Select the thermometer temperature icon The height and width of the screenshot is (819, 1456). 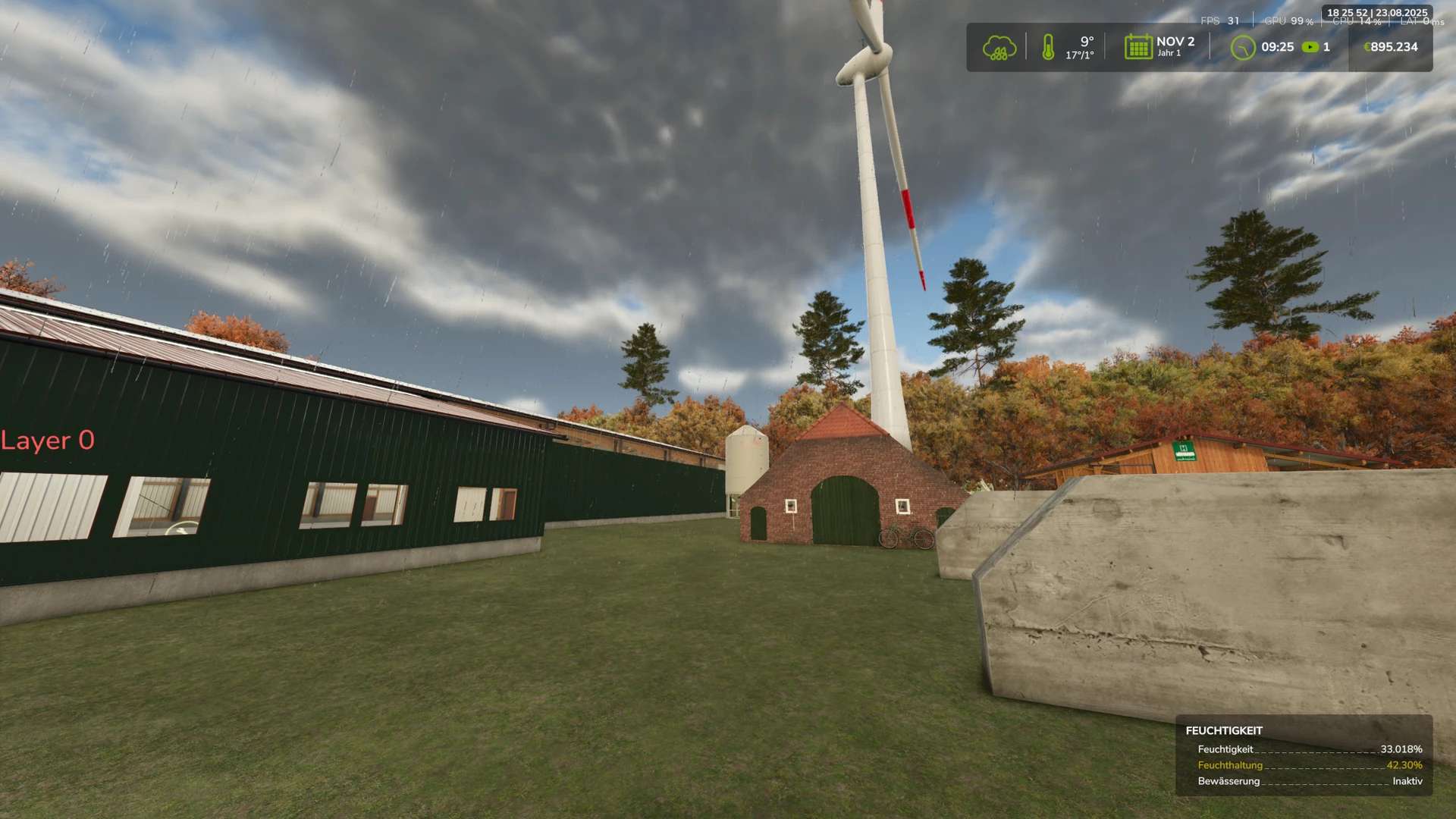1048,47
